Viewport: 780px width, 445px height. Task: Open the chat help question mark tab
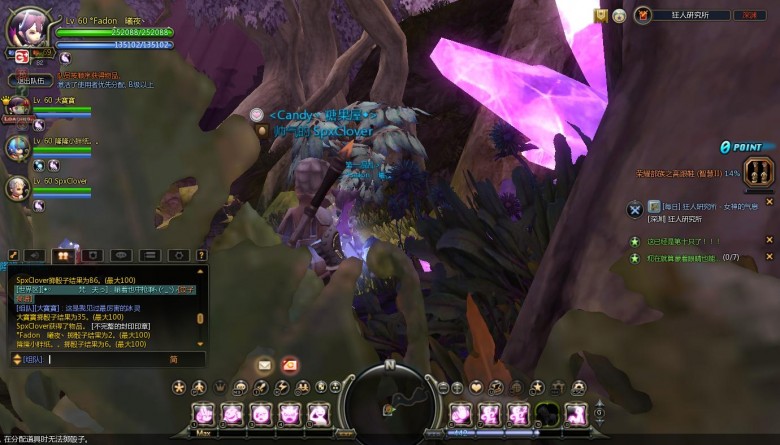tap(201, 256)
